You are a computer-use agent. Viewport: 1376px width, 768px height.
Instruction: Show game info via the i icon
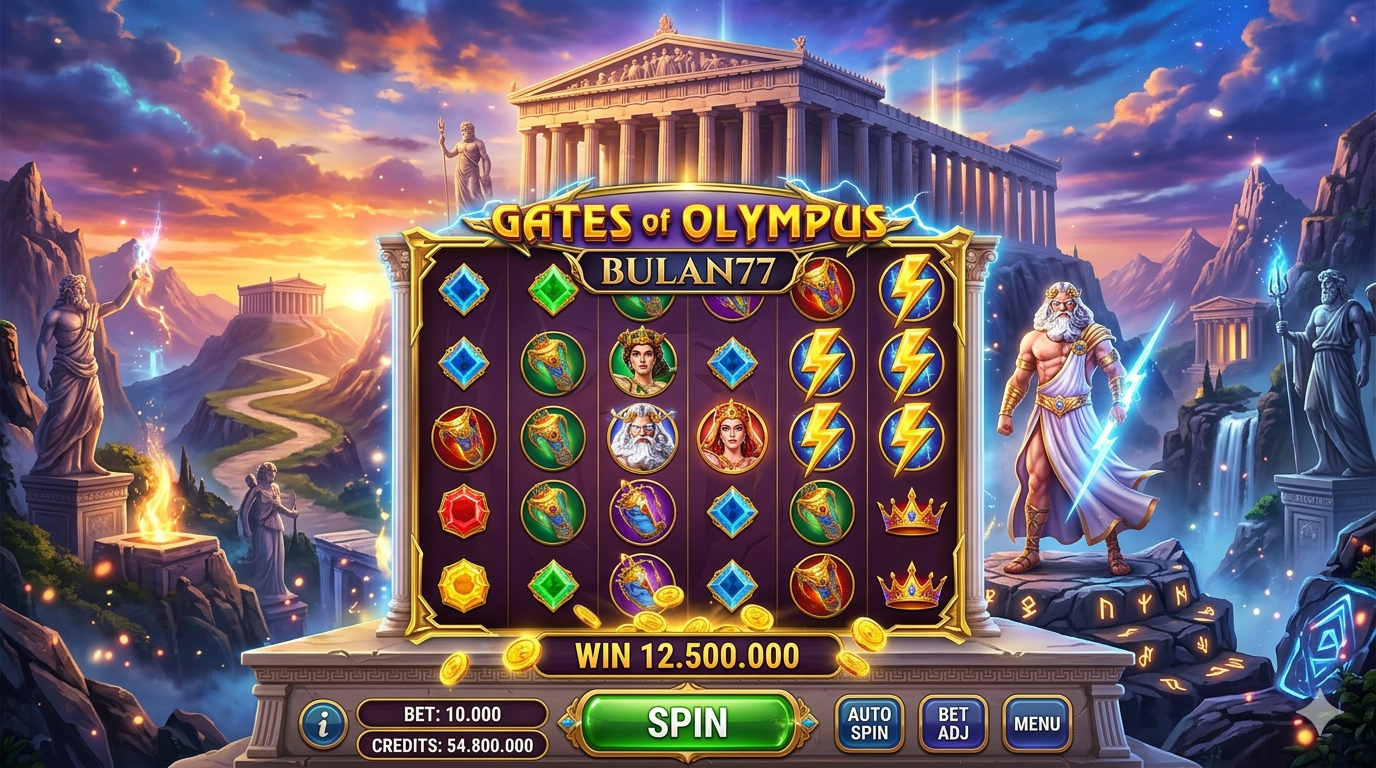[x=323, y=724]
